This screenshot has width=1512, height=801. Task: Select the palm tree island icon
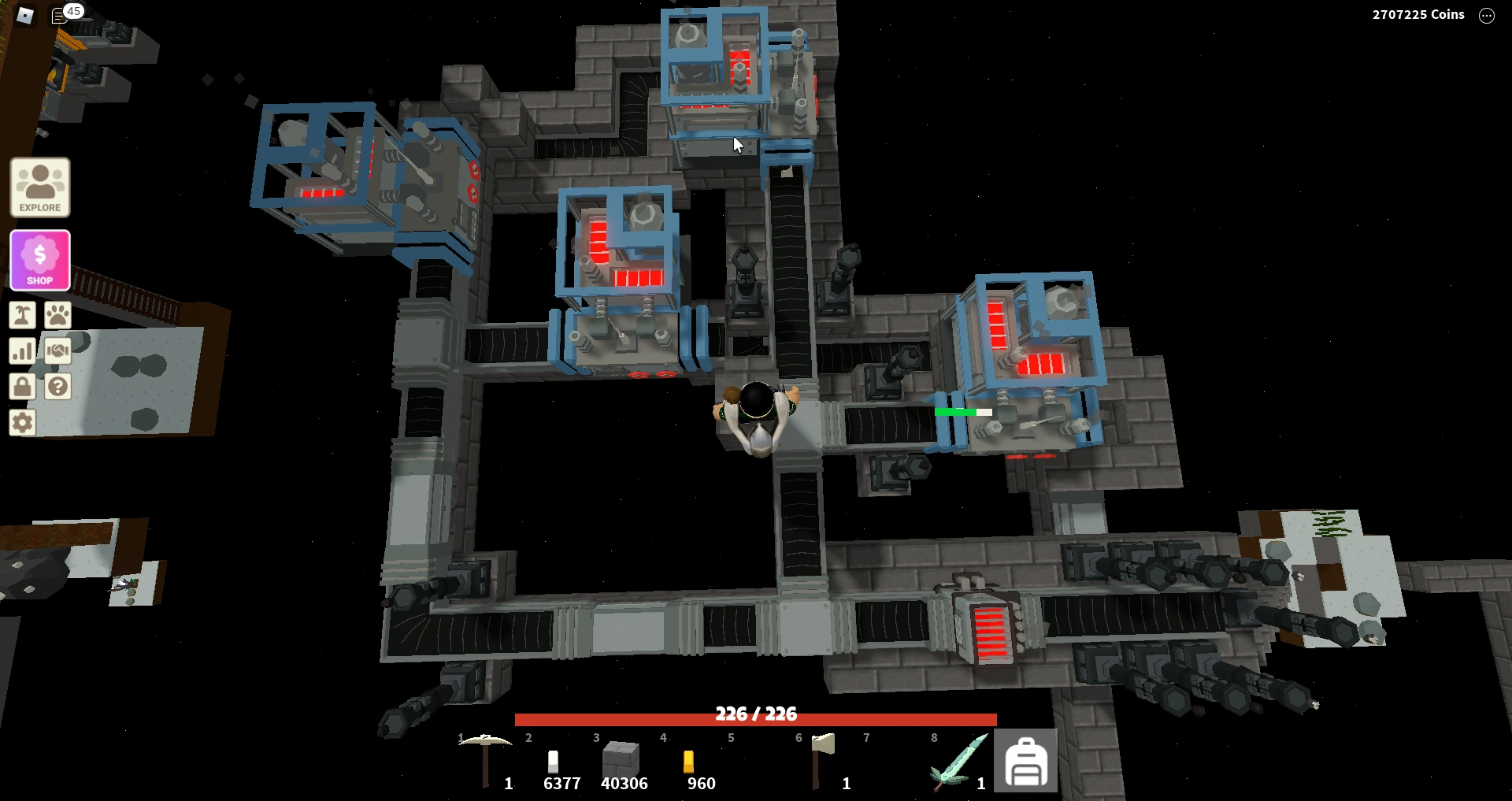[23, 315]
